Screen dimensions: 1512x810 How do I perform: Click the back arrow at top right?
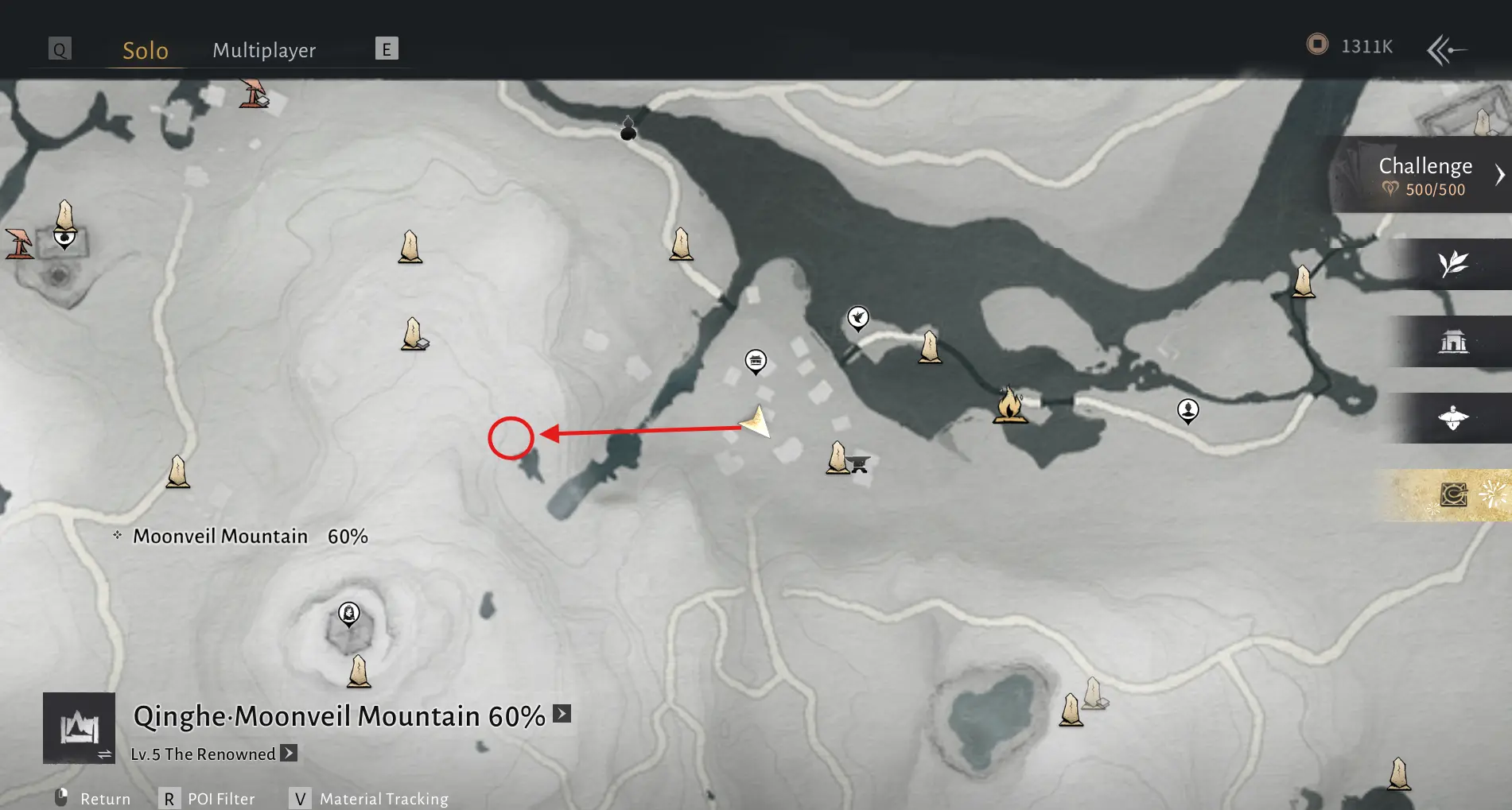[x=1447, y=50]
